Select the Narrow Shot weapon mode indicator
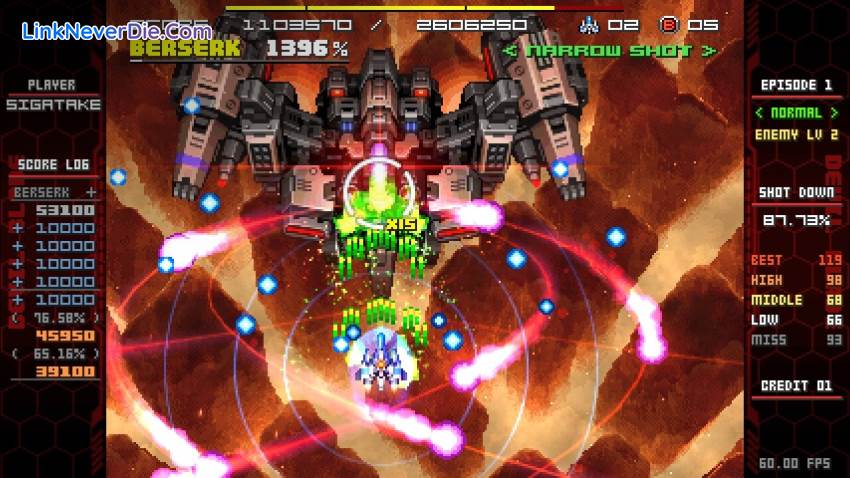Screen dimensions: 850x478 610,49
